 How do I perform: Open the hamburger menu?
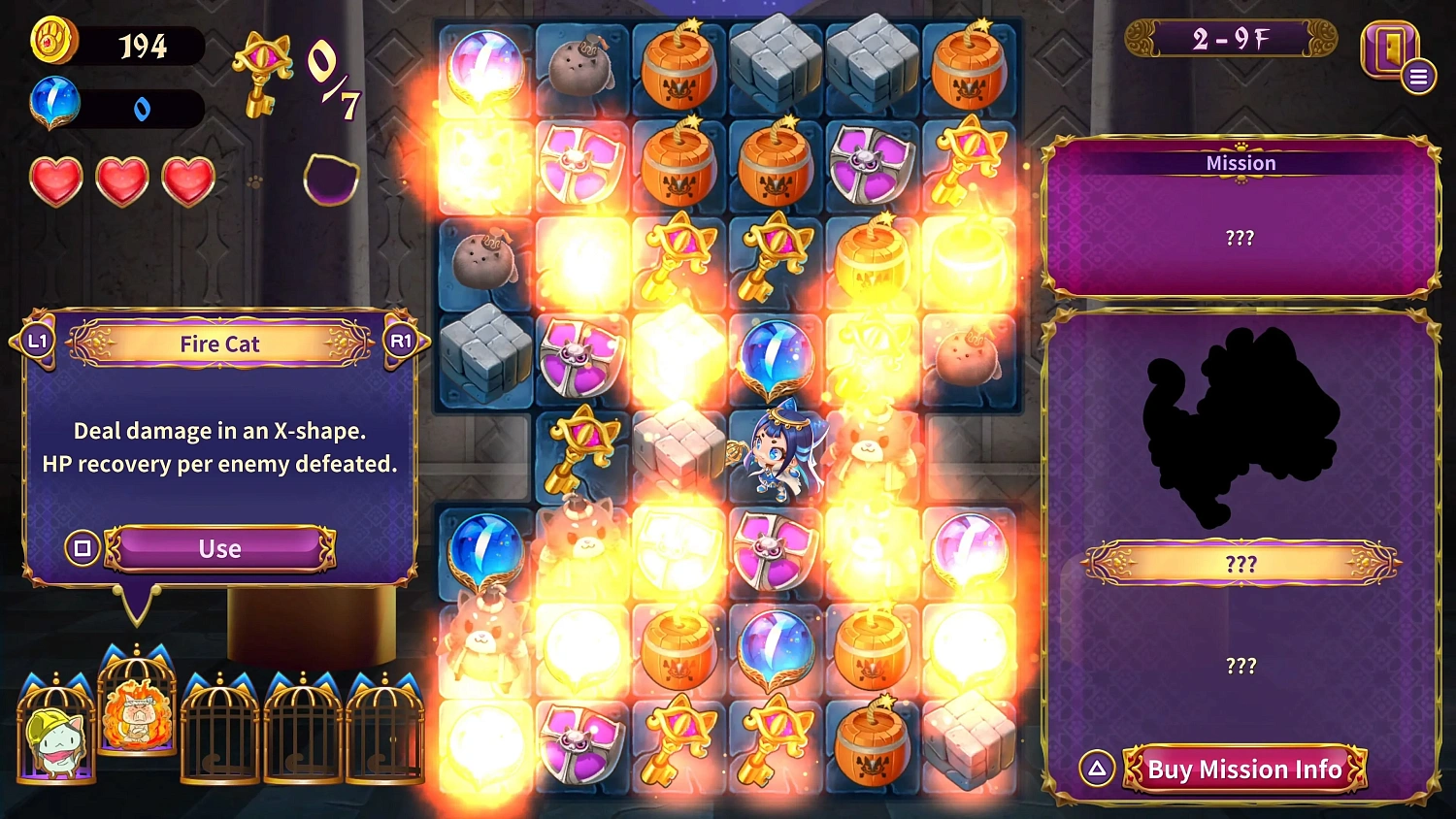click(x=1417, y=75)
